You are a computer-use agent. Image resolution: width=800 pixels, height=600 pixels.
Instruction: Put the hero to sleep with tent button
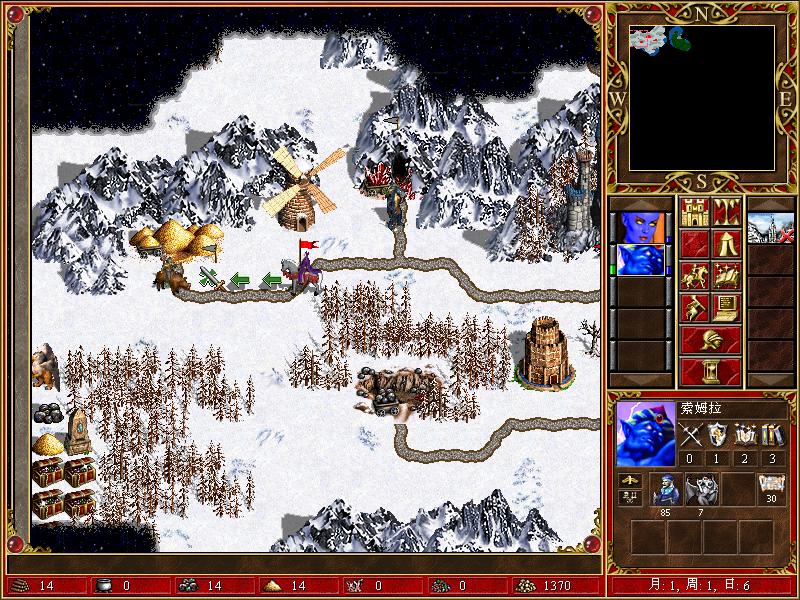[x=726, y=243]
